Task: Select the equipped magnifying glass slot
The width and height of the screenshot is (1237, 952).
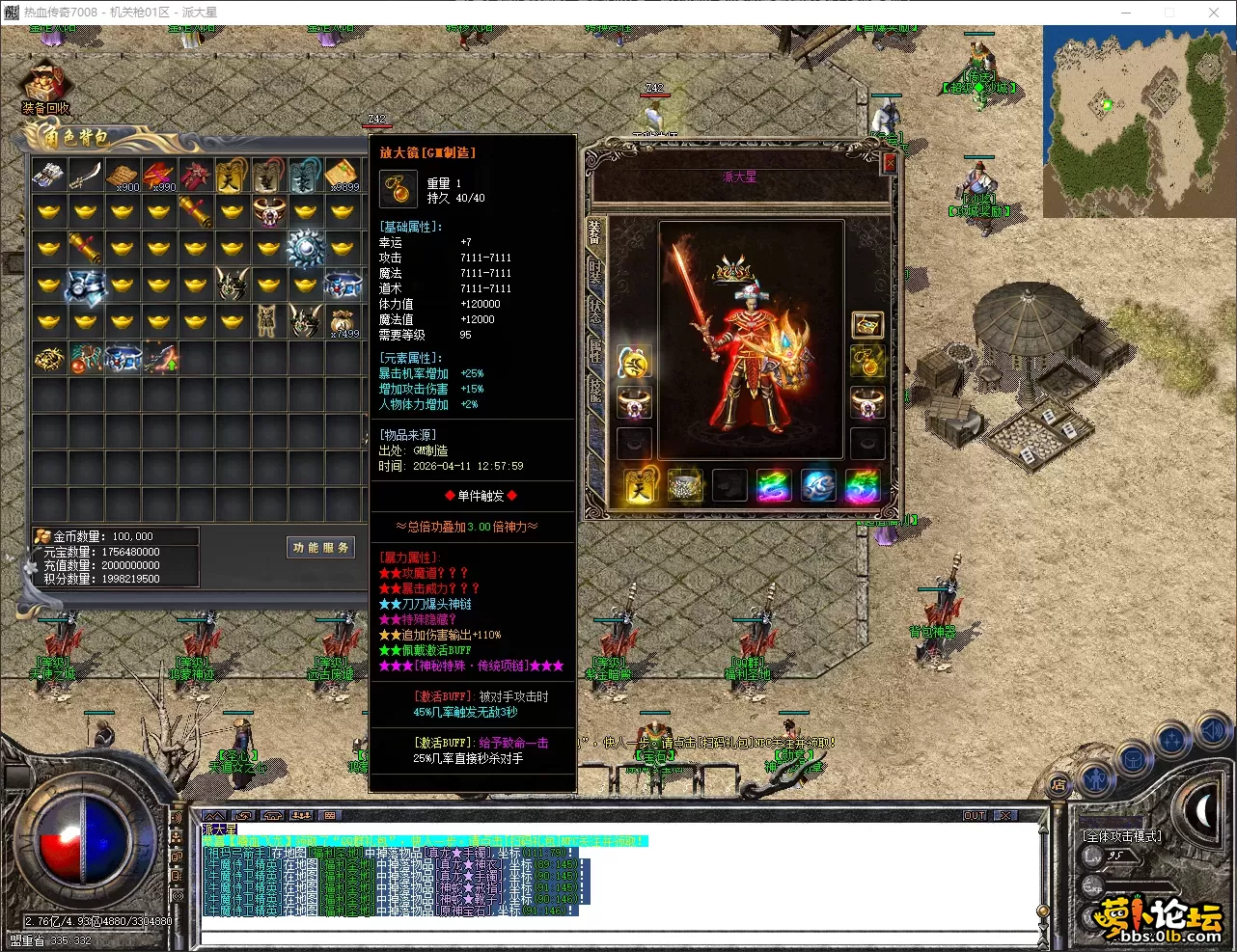Action: click(x=867, y=363)
